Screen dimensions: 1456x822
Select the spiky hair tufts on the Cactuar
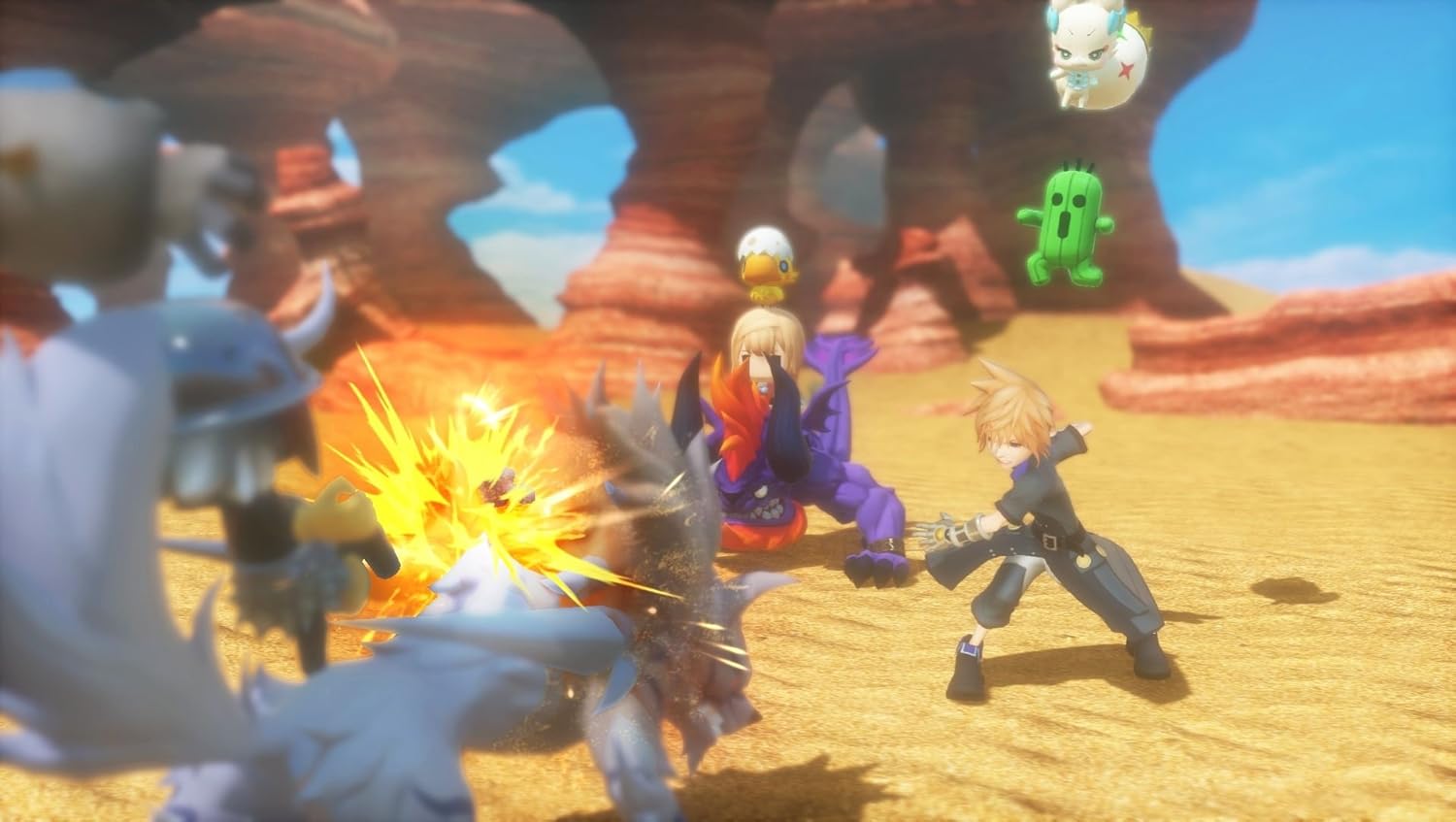(1073, 165)
